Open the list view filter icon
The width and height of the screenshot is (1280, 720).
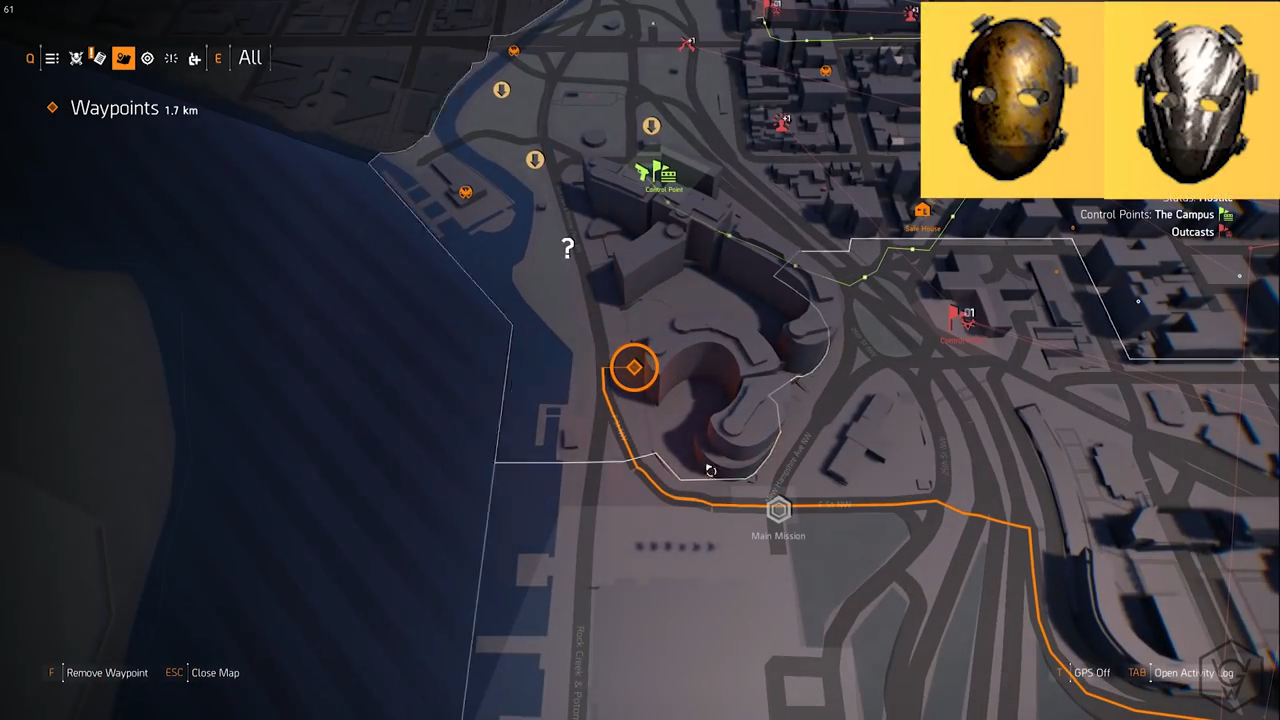pyautogui.click(x=52, y=59)
